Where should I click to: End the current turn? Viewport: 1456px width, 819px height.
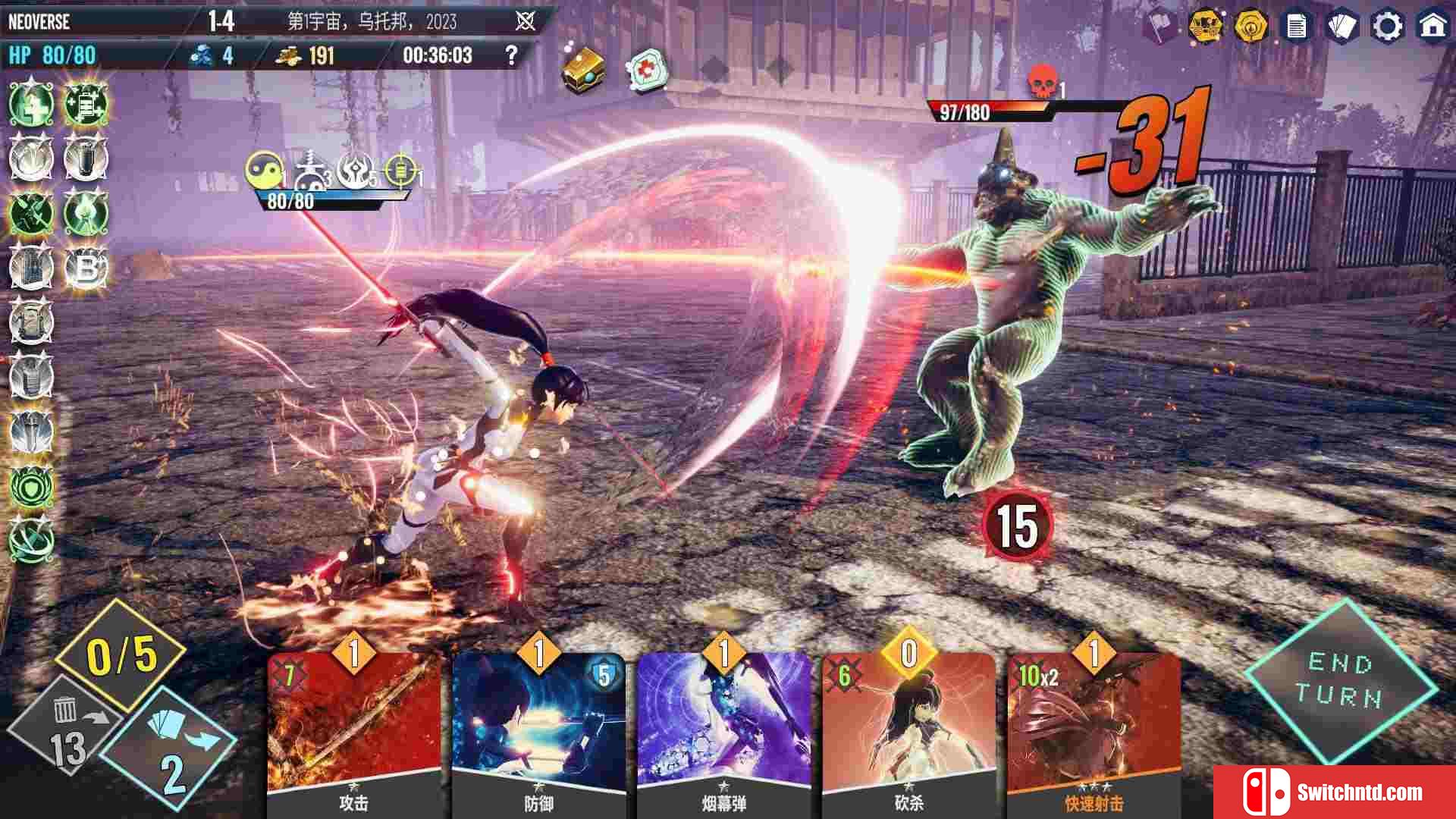pos(1340,680)
